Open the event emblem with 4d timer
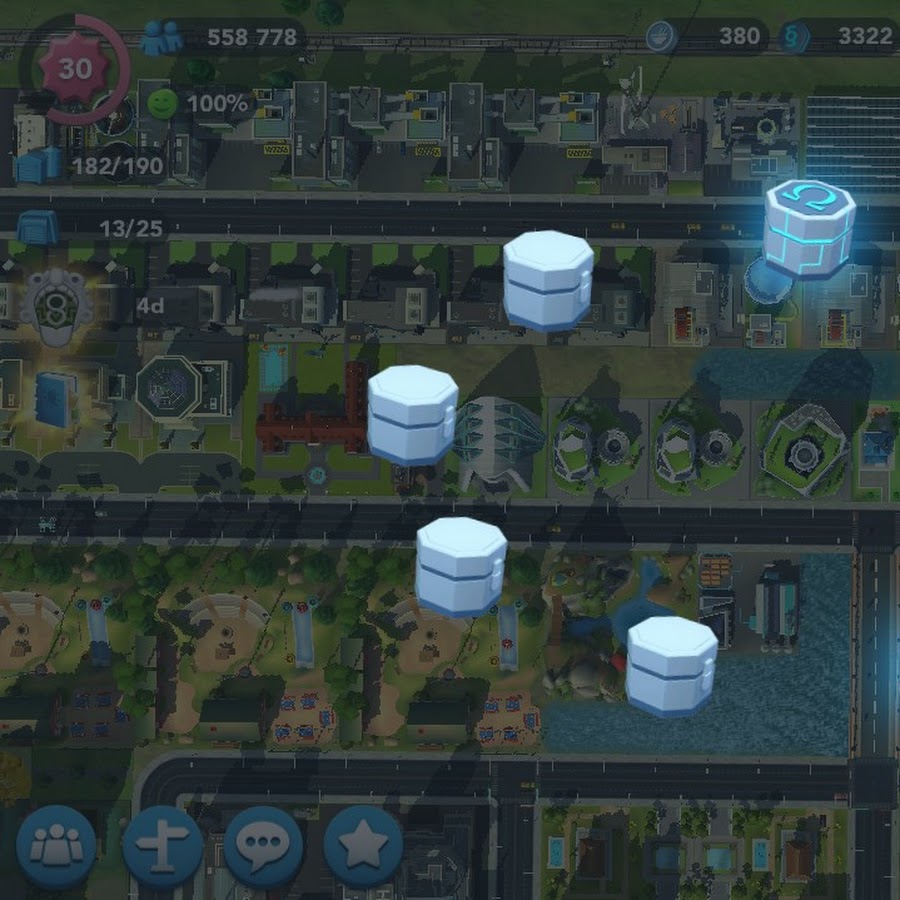 point(57,300)
